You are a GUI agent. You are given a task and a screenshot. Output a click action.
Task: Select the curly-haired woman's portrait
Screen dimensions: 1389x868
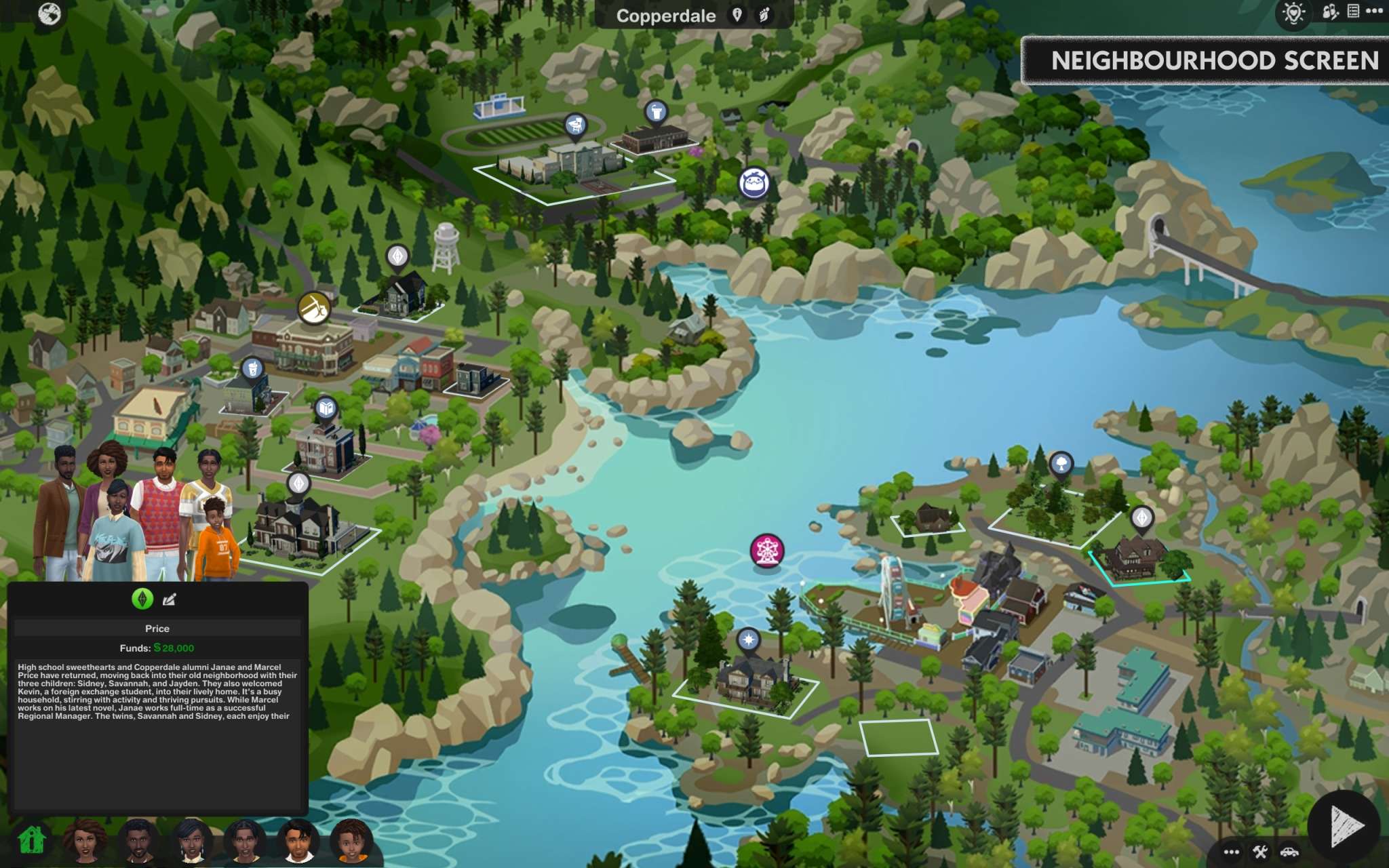pos(86,840)
